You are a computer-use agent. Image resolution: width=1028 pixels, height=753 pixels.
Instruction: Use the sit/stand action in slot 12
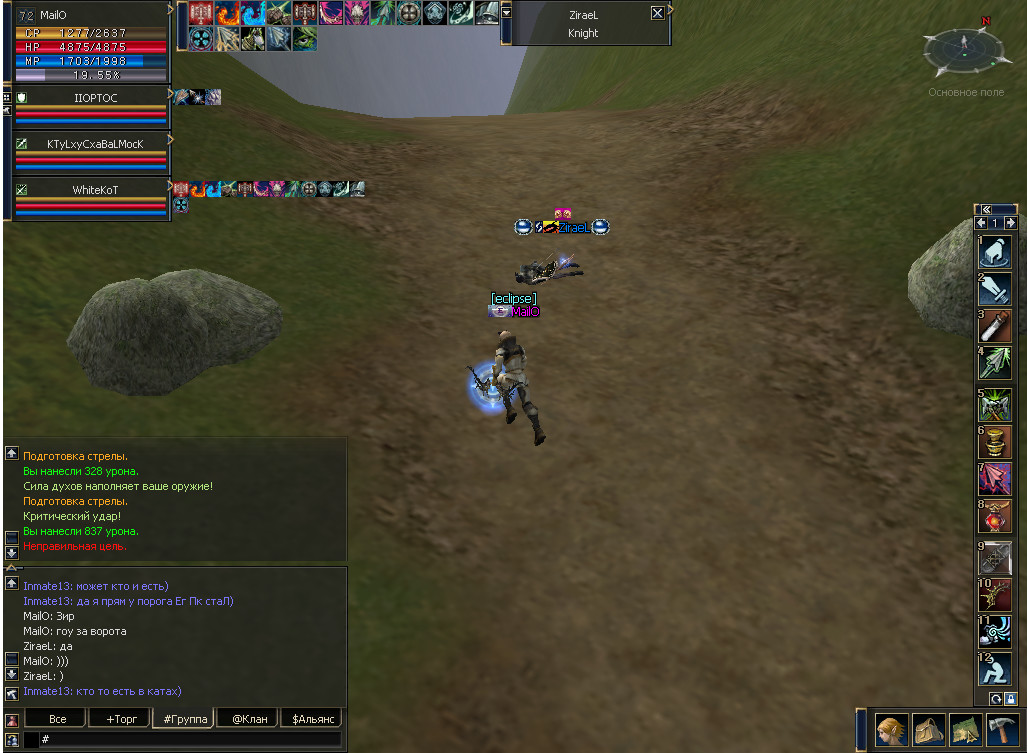pyautogui.click(x=995, y=669)
